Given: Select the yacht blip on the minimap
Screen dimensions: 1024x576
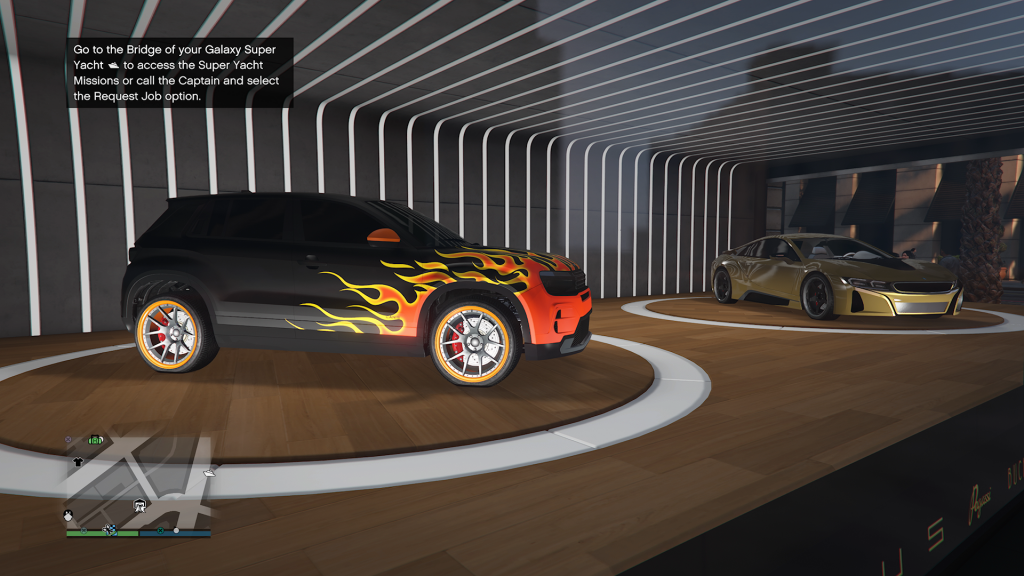Looking at the screenshot, I should (x=209, y=471).
